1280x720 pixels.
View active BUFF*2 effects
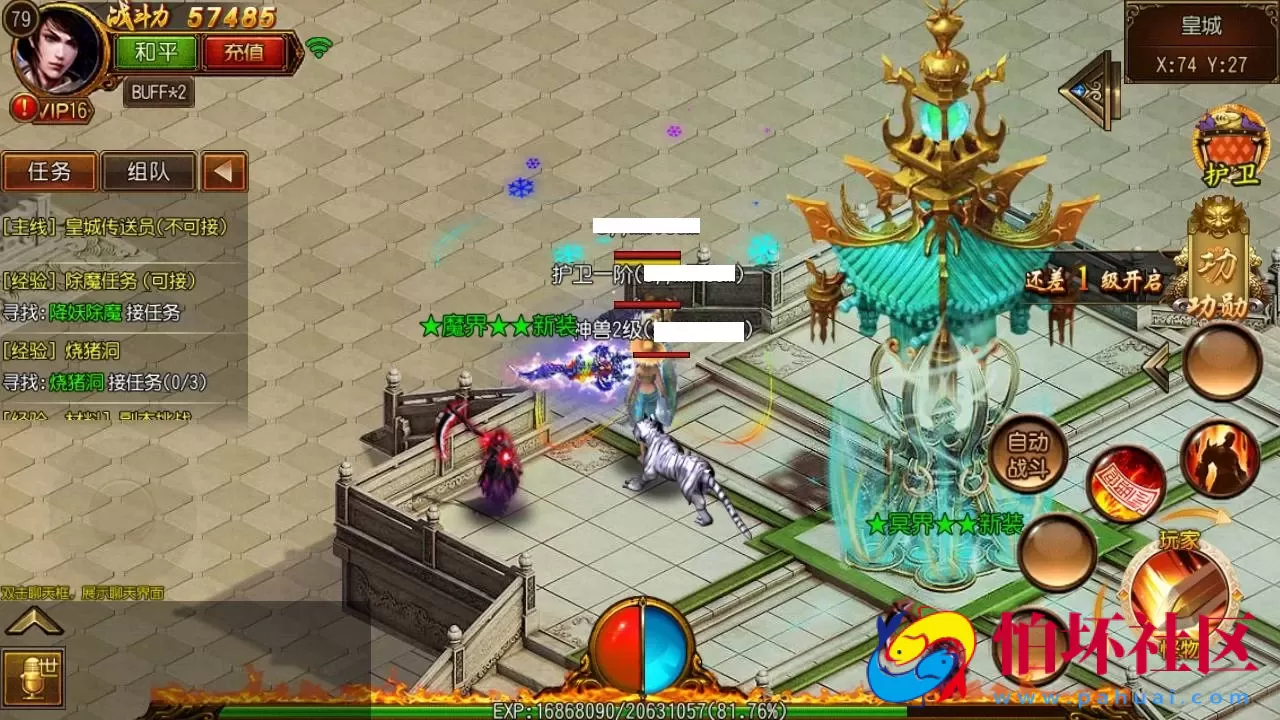click(159, 92)
